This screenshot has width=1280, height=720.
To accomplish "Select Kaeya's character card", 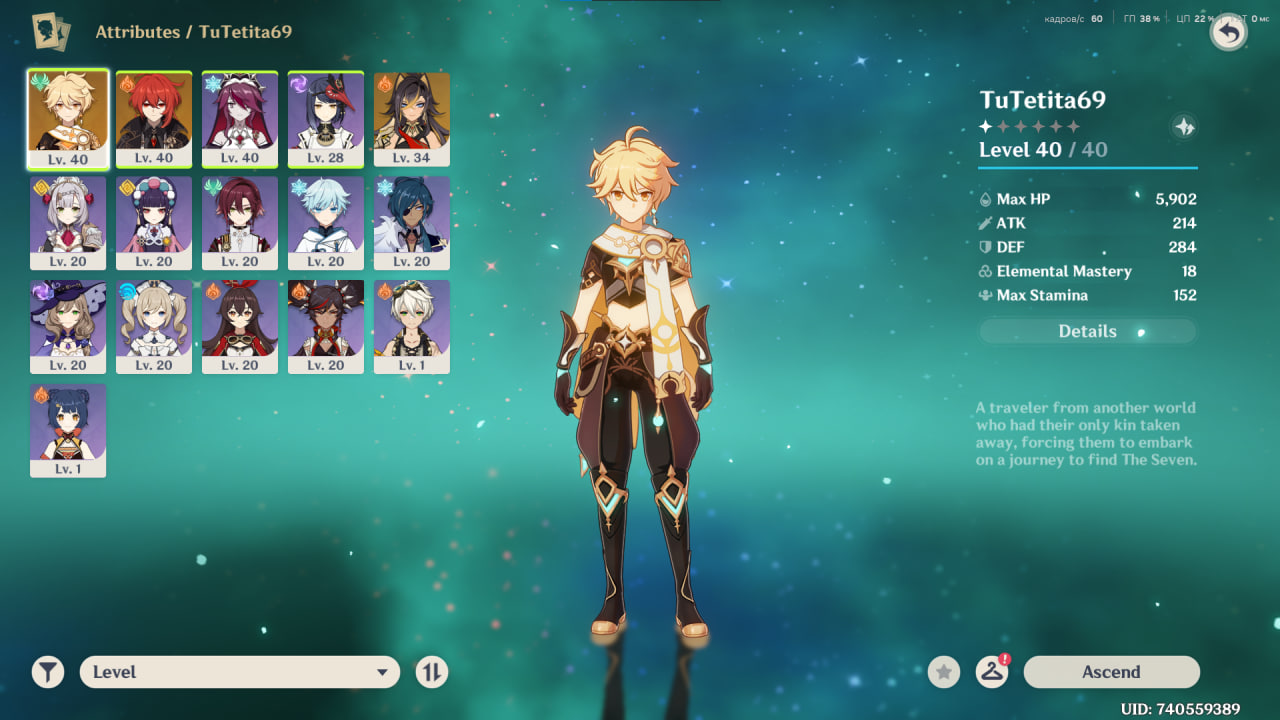I will click(x=412, y=222).
